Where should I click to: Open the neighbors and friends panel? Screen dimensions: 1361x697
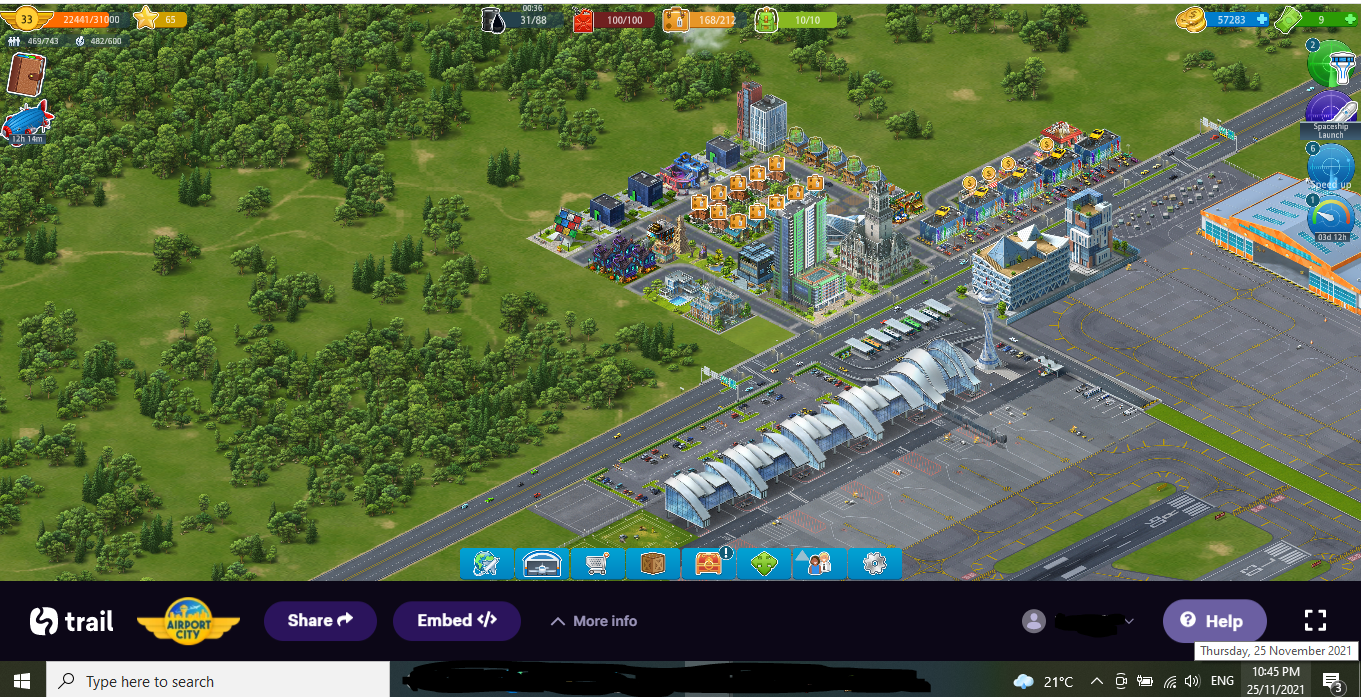point(819,564)
